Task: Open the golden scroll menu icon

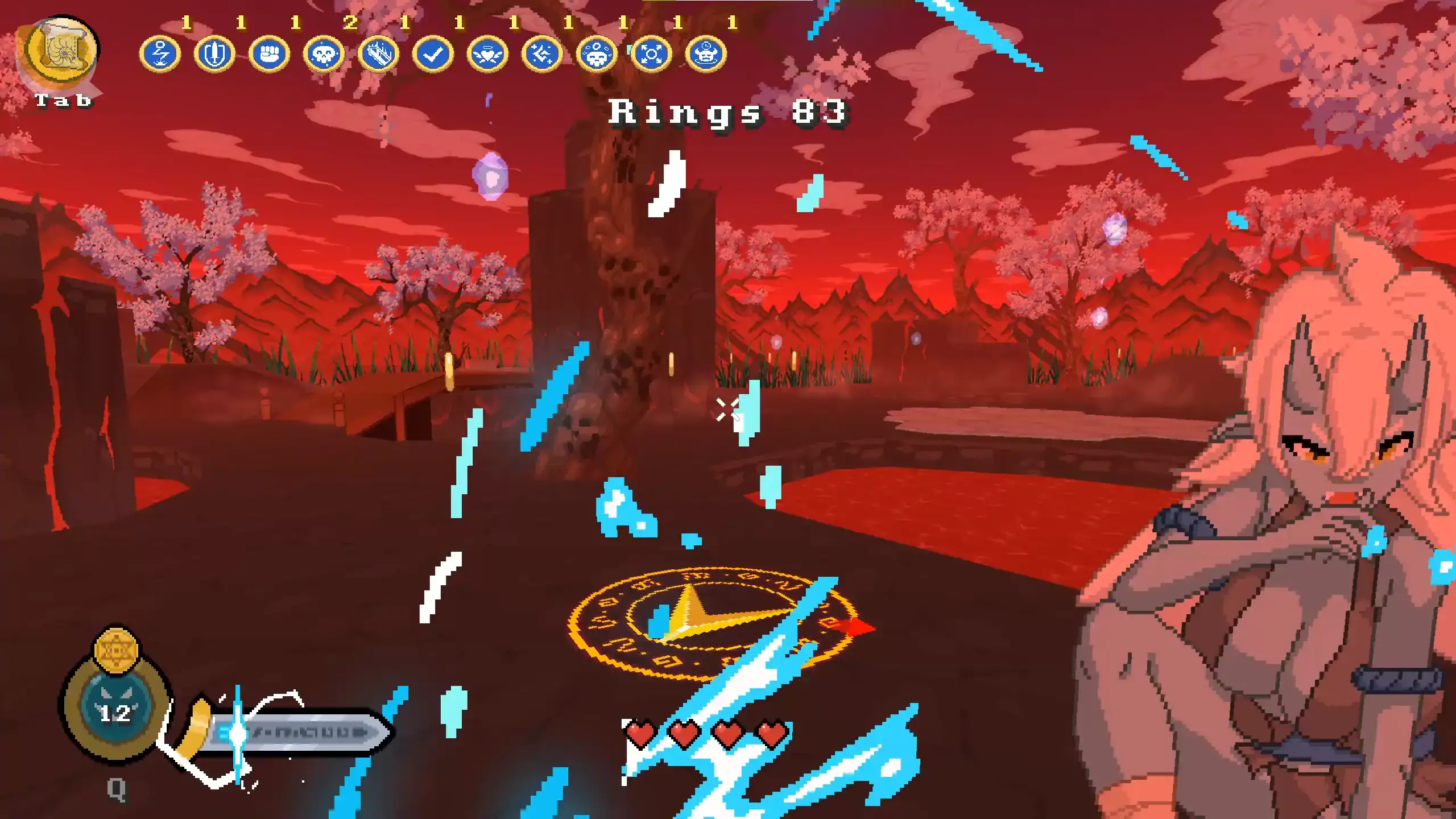Action: coord(62,51)
